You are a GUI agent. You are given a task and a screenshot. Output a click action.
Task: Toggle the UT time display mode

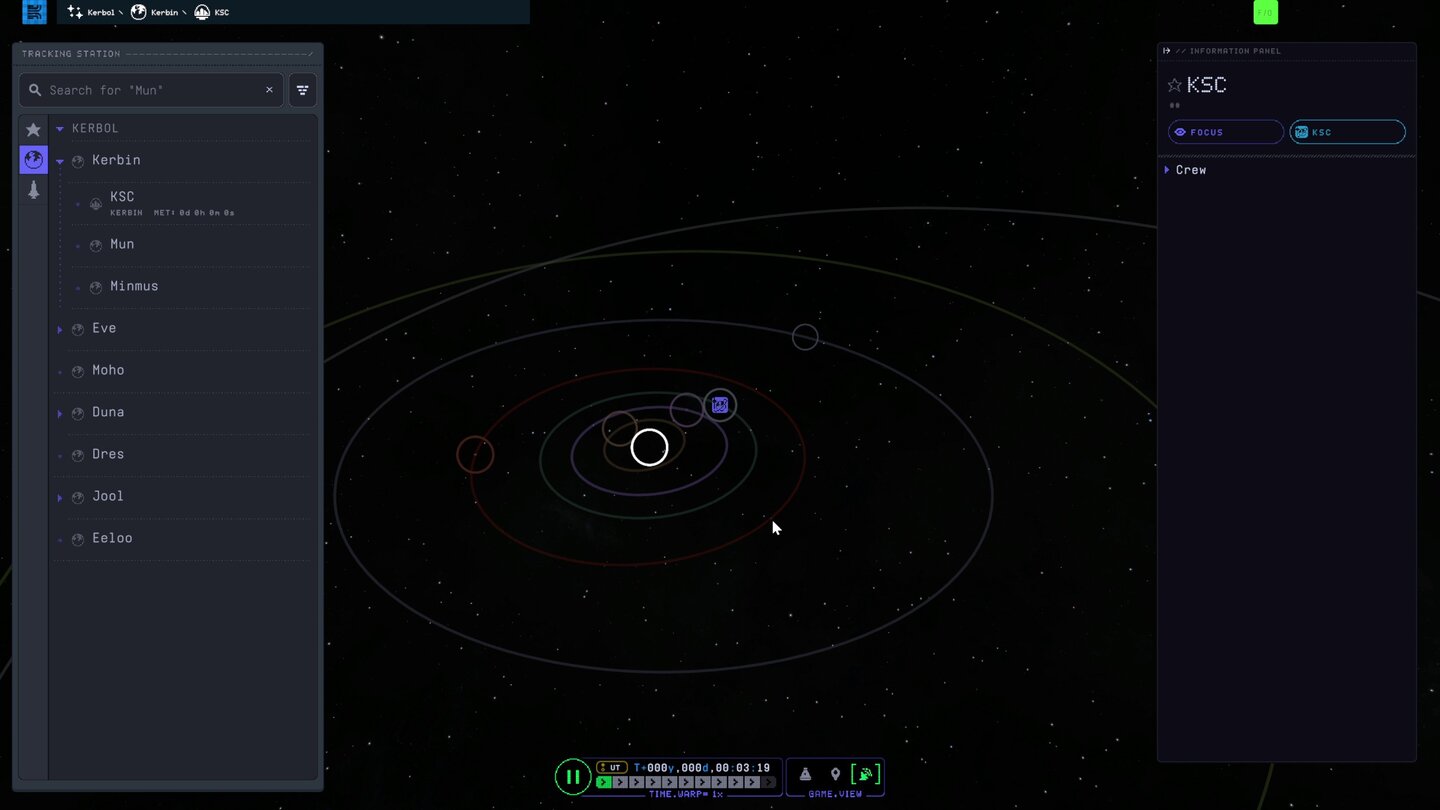[611, 767]
